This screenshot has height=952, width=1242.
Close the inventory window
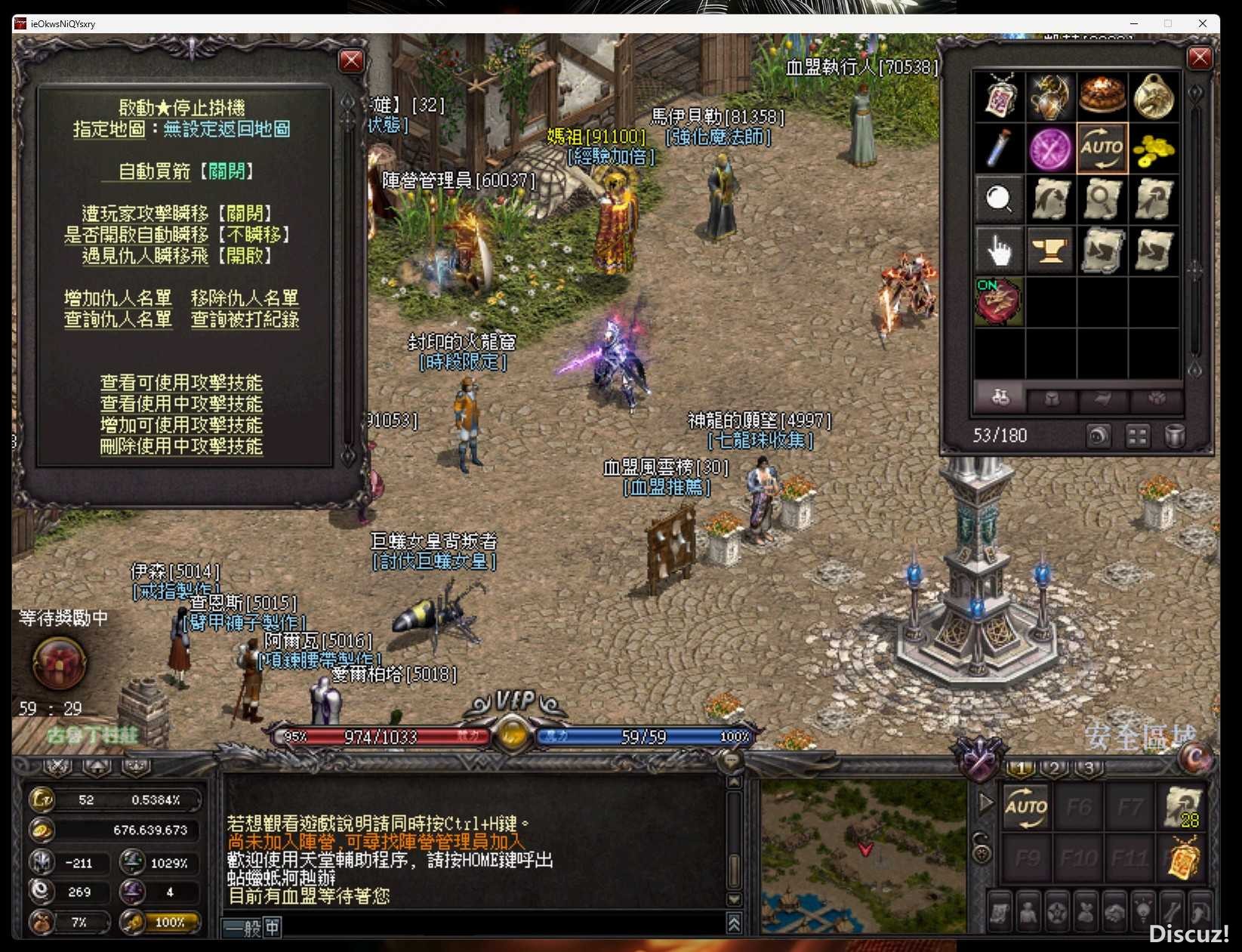point(1200,58)
